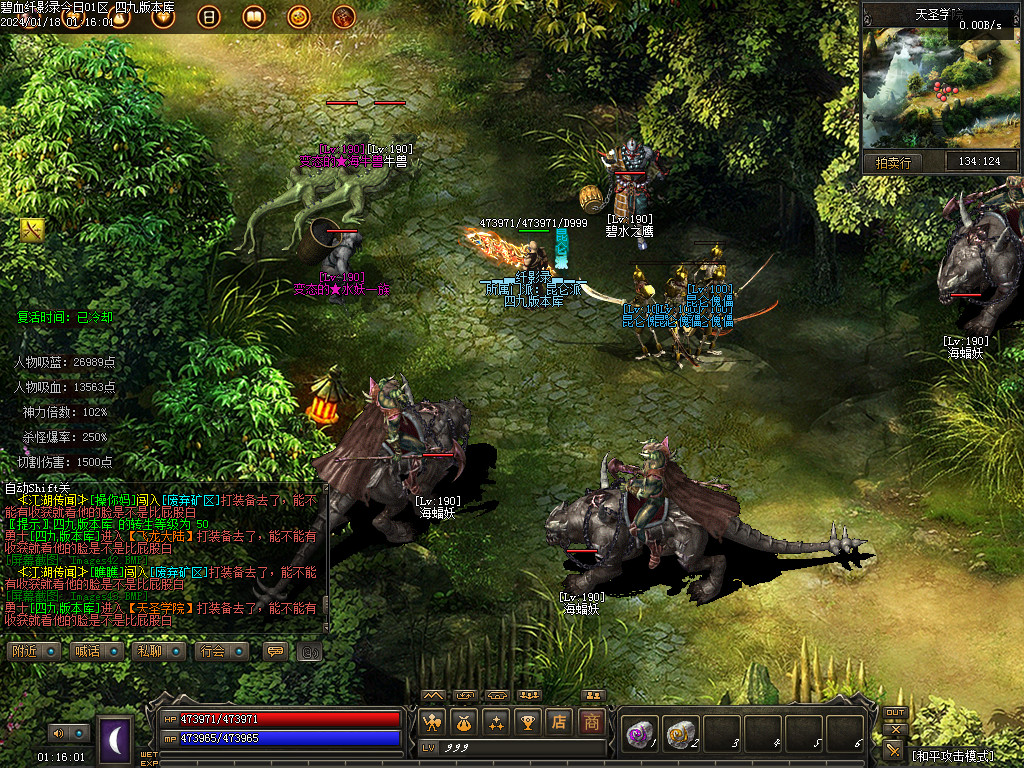
Task: Use the orange stone in hotbar slot 2
Action: point(680,734)
